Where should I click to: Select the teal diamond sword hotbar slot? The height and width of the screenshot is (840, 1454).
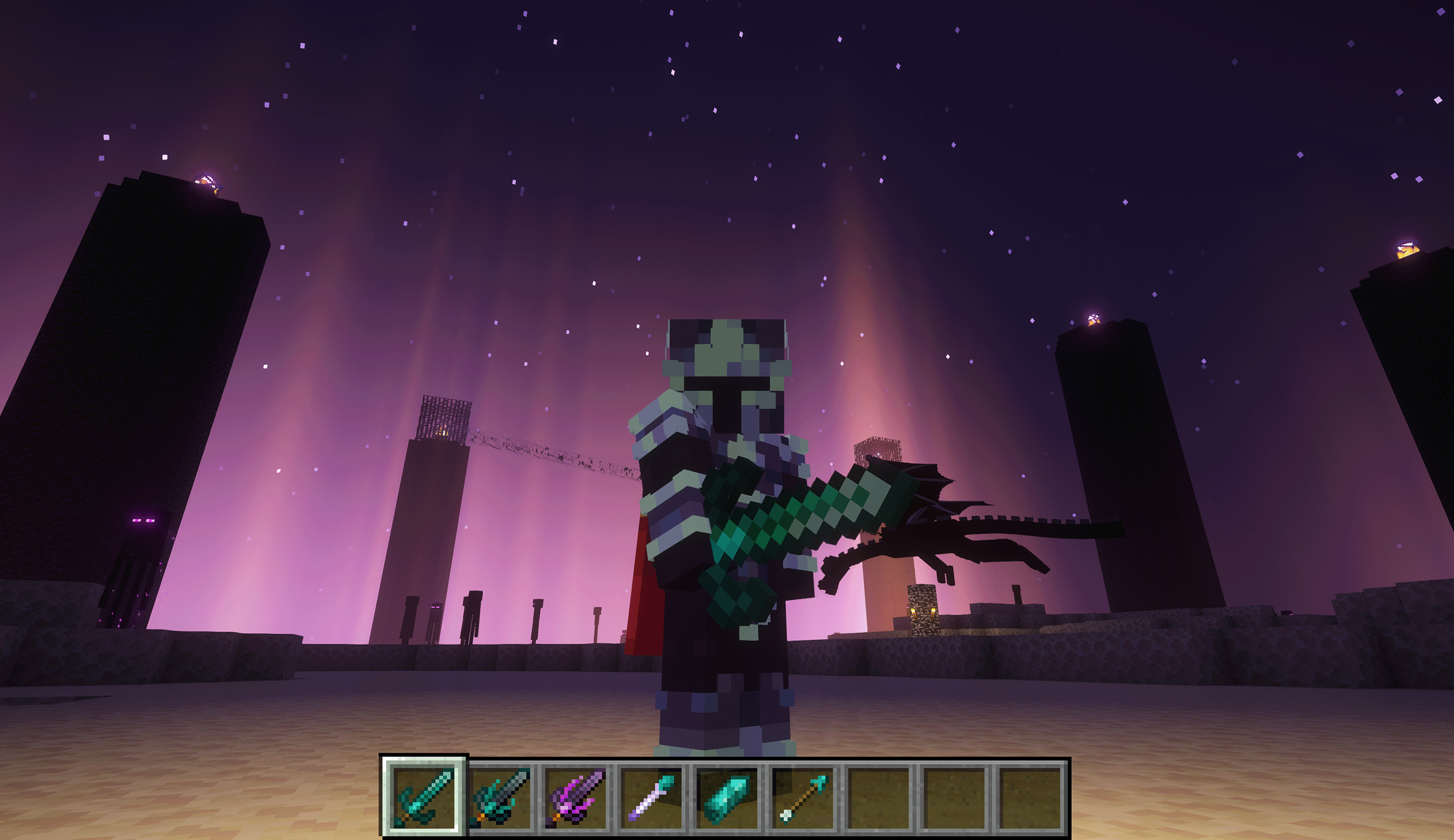point(425,797)
